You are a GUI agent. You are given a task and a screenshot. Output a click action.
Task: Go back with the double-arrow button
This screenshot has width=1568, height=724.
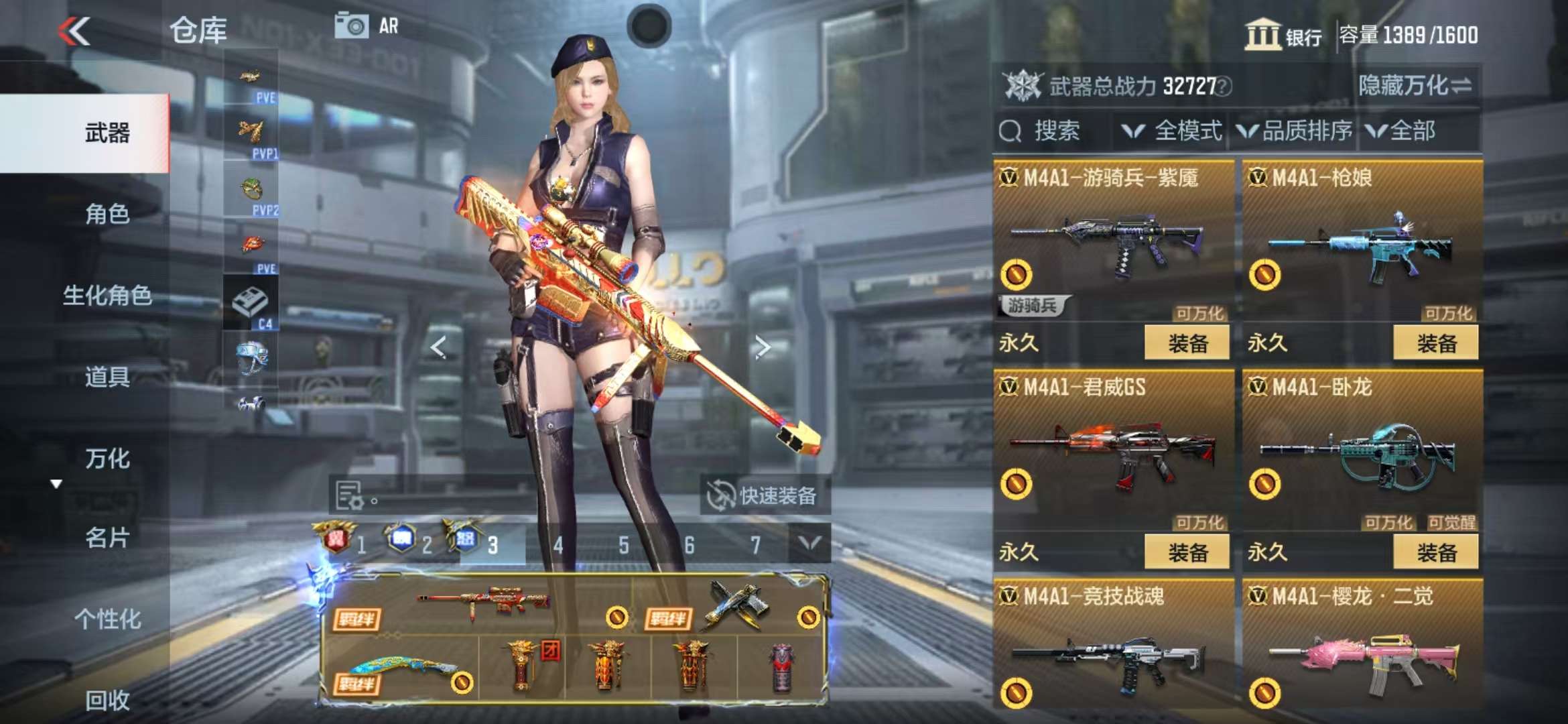coord(74,31)
